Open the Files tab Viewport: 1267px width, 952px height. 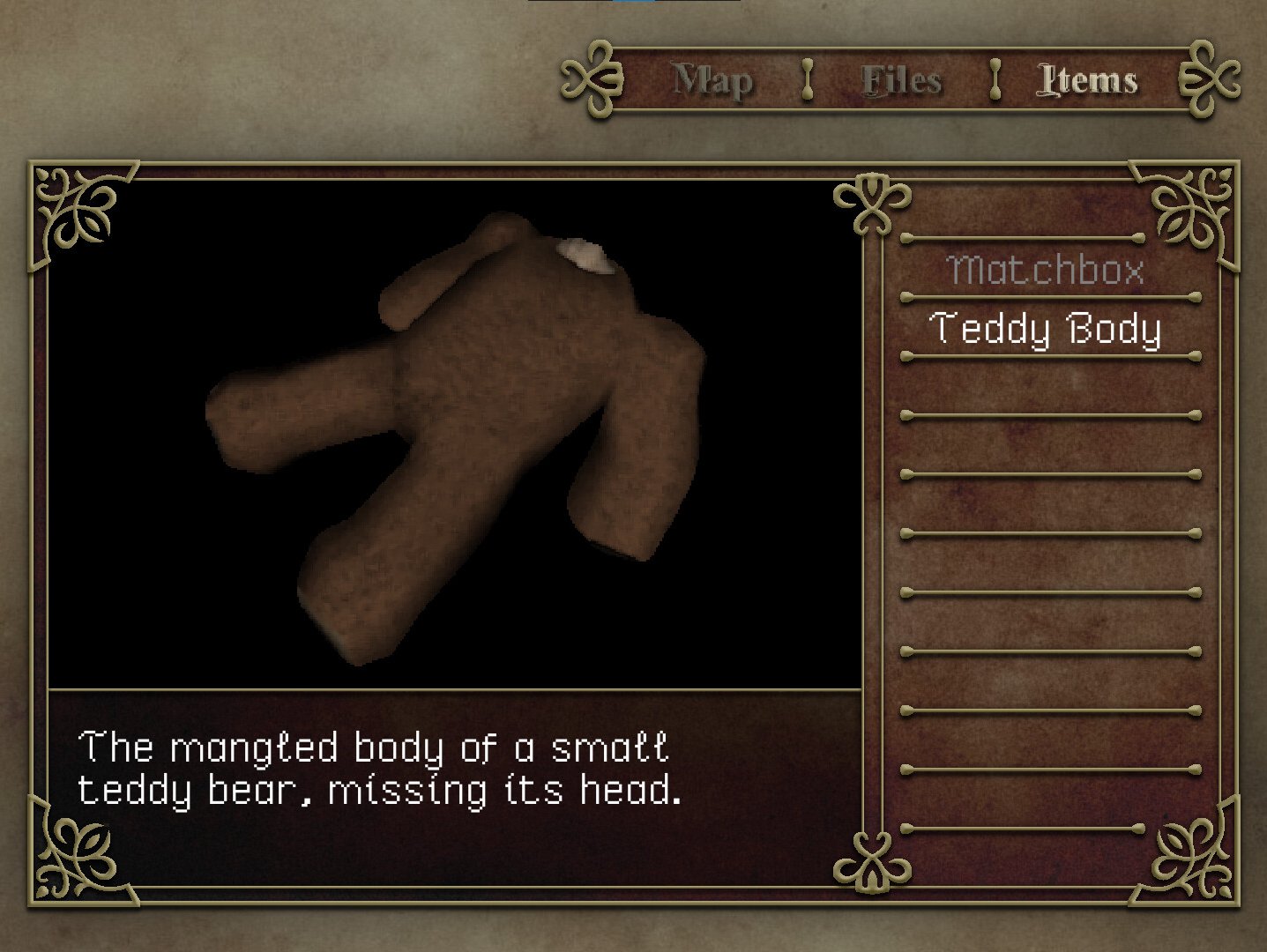click(x=901, y=81)
